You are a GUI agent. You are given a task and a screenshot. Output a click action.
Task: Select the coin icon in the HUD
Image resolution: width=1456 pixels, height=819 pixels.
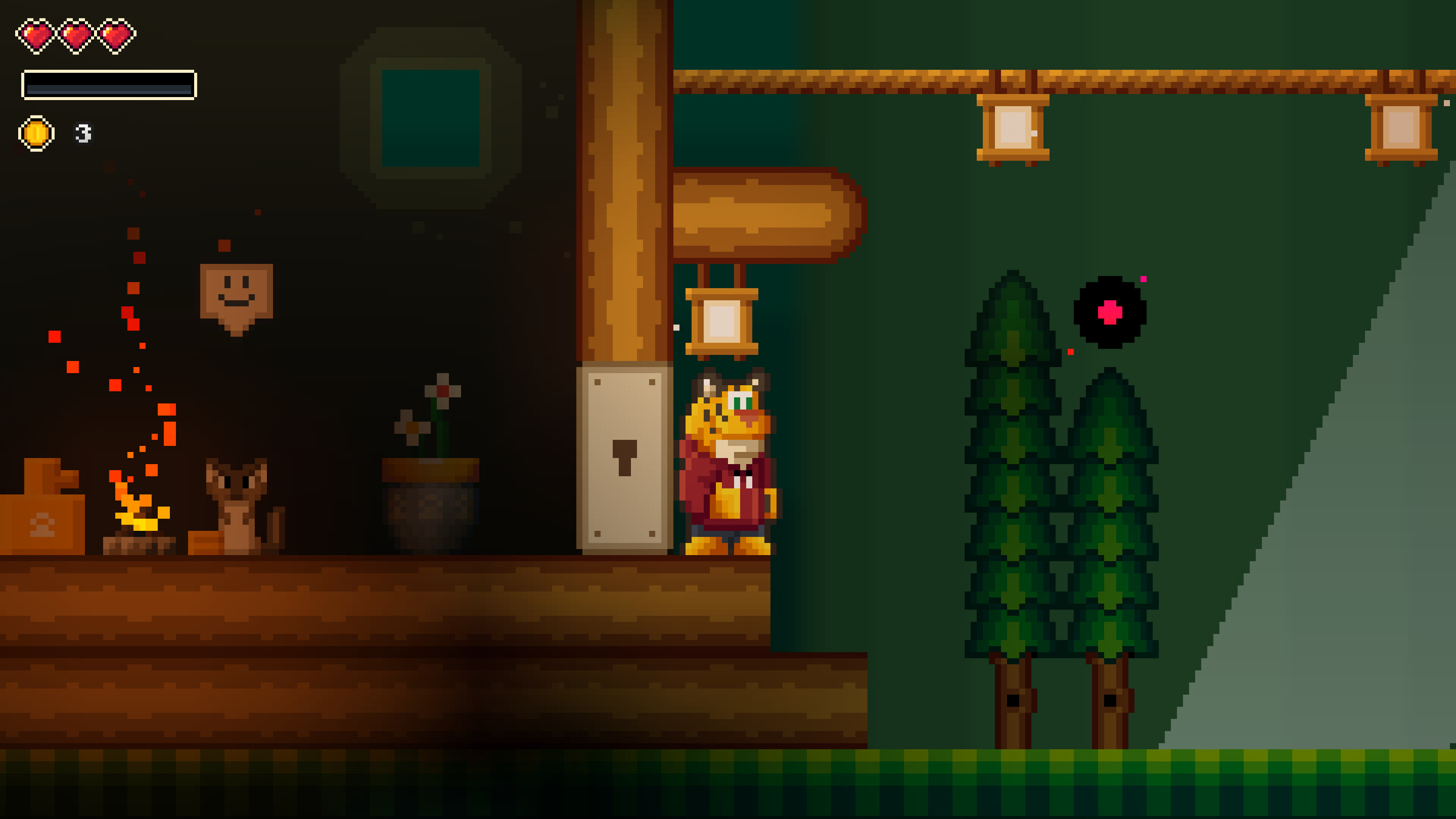(36, 133)
